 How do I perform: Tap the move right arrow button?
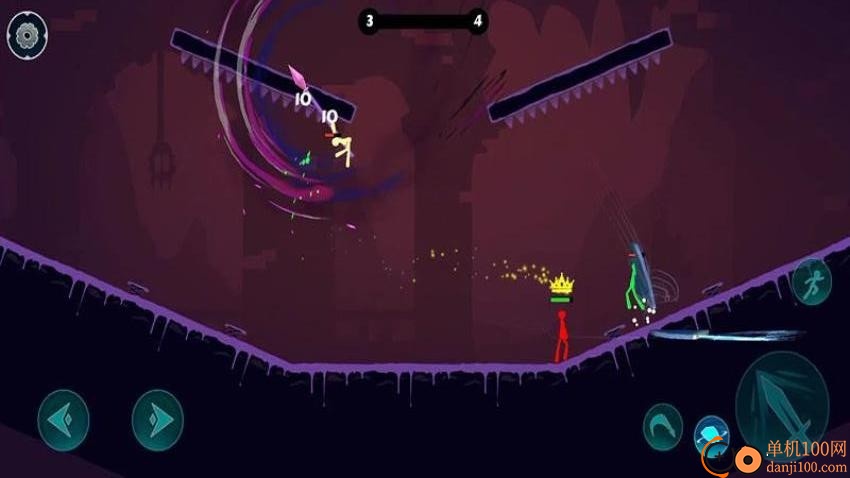158,420
